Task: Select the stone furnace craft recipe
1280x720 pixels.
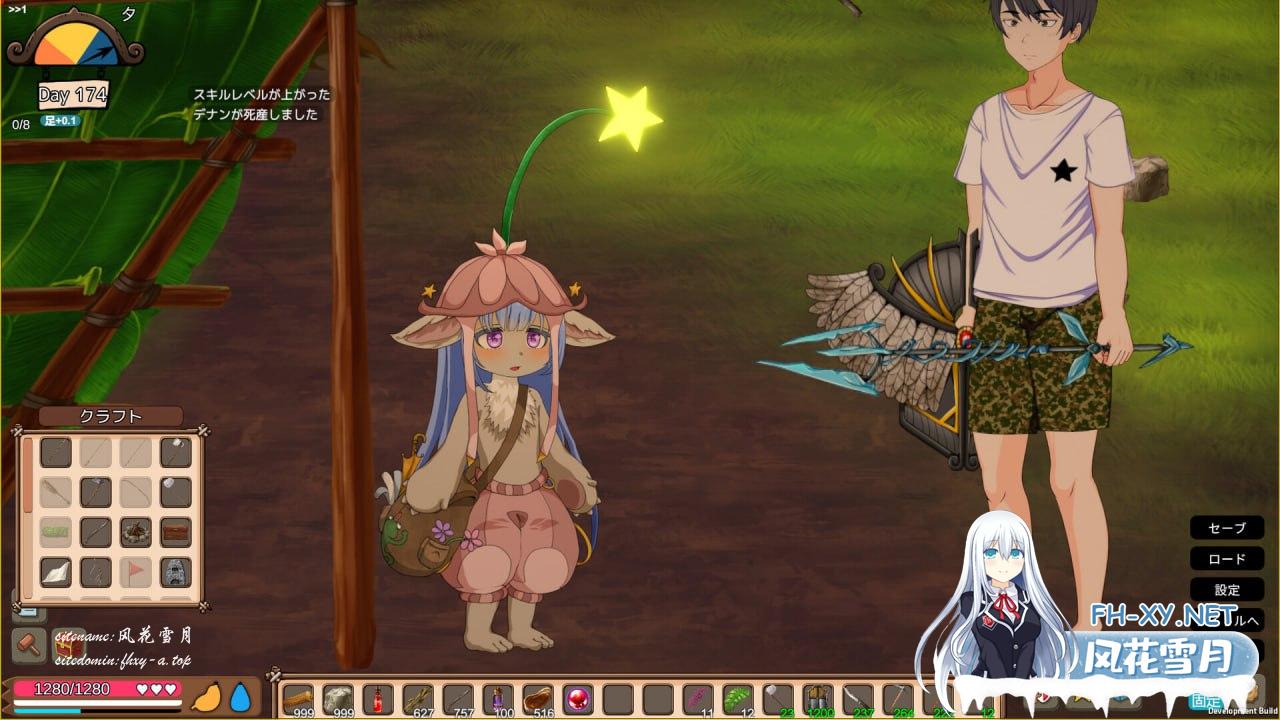Action: tap(176, 572)
